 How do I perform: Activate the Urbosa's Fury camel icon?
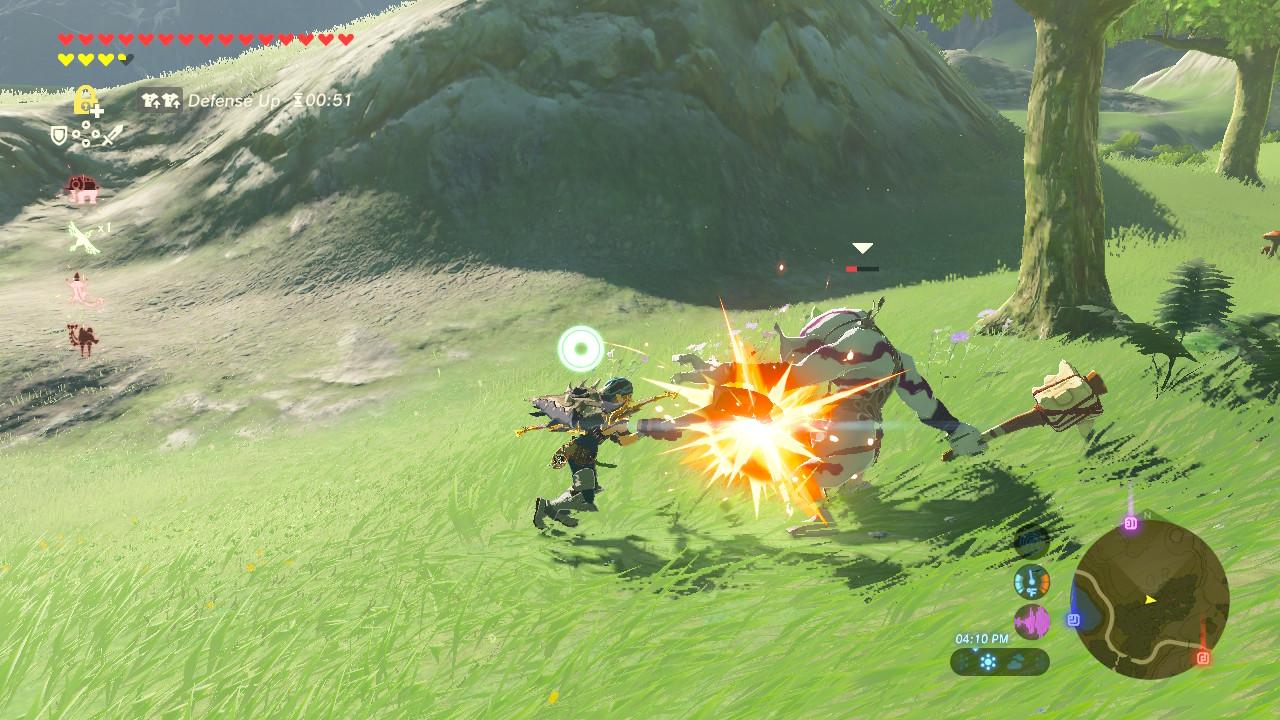point(81,338)
